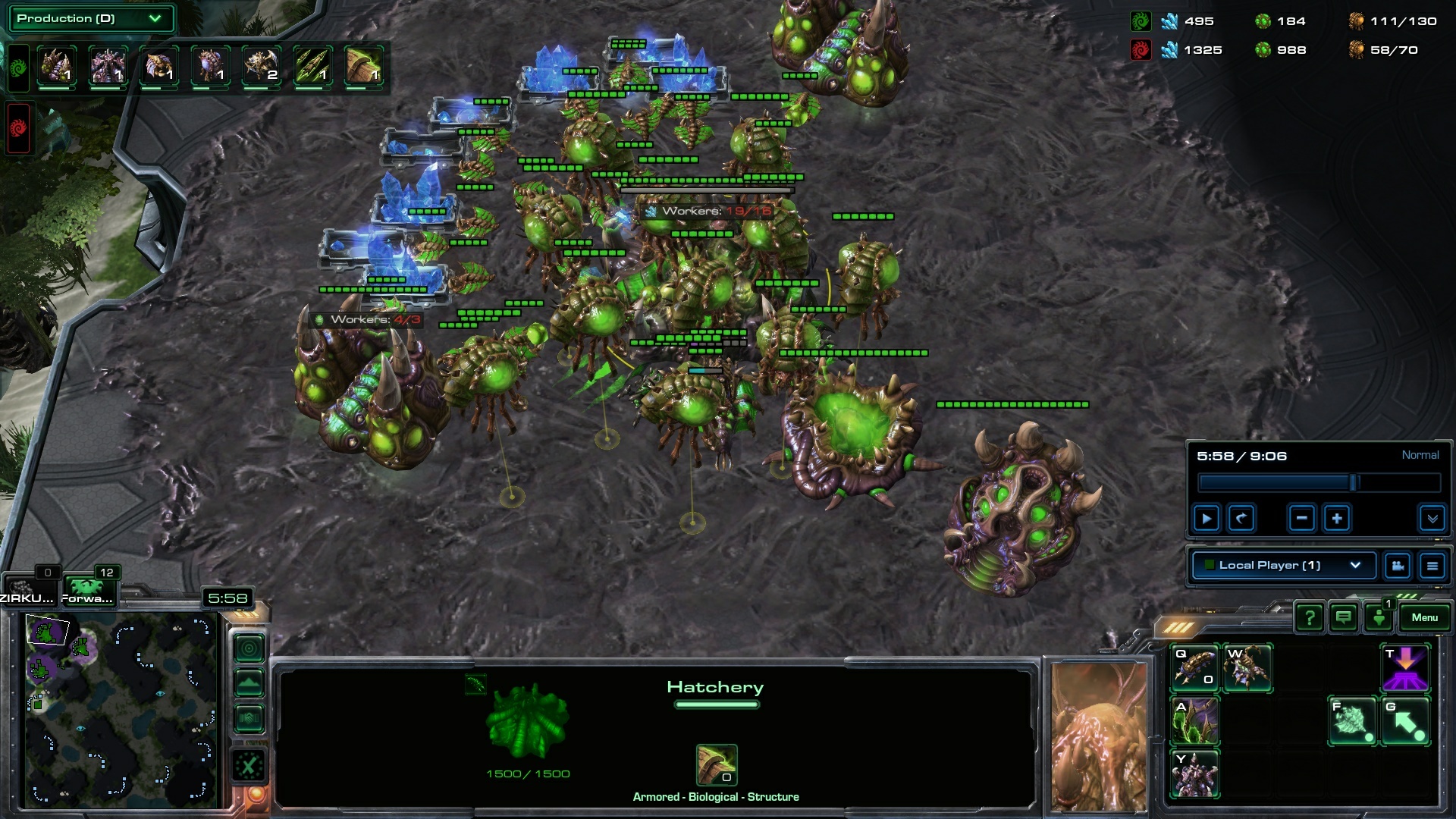This screenshot has height=819, width=1456.
Task: Toggle the team view icon beside Local Player
Action: point(1397,565)
